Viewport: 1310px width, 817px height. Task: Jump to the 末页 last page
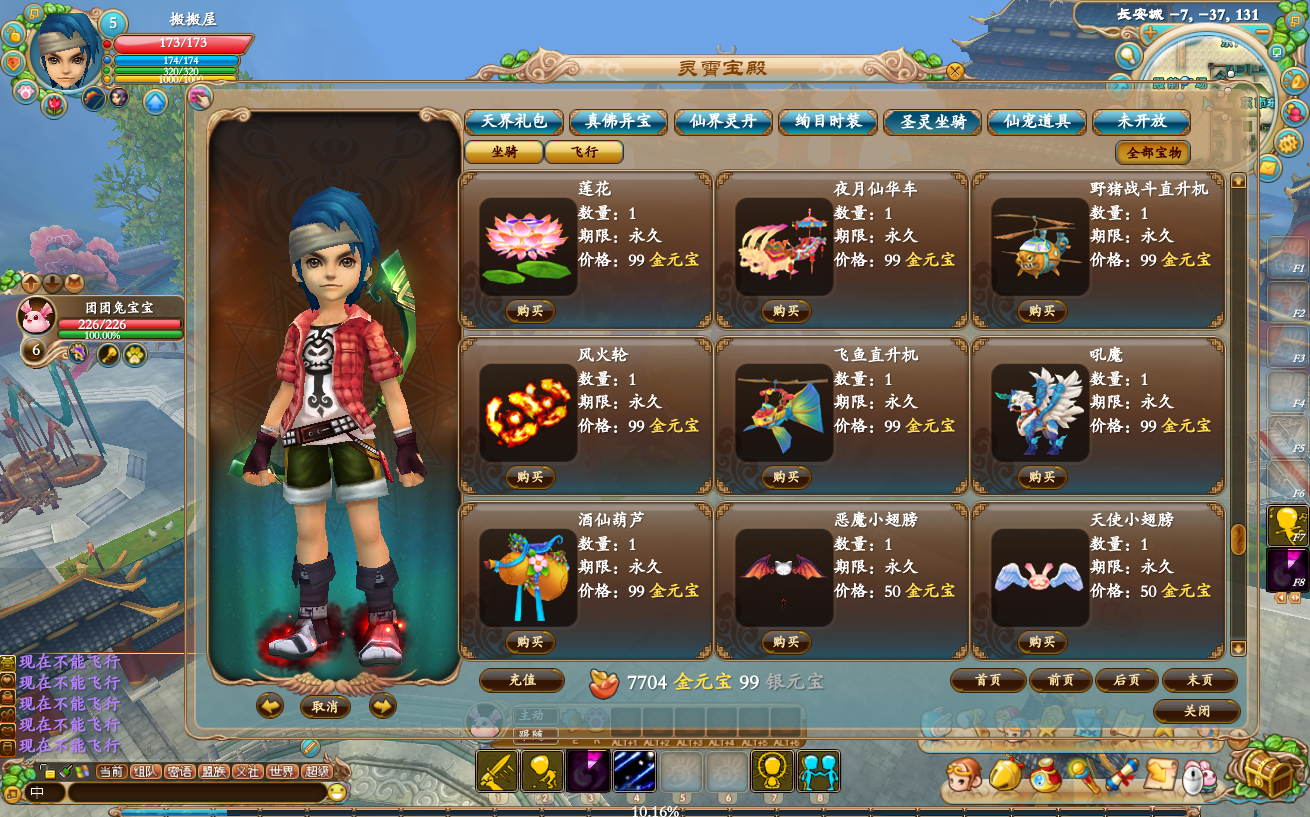pos(1199,680)
